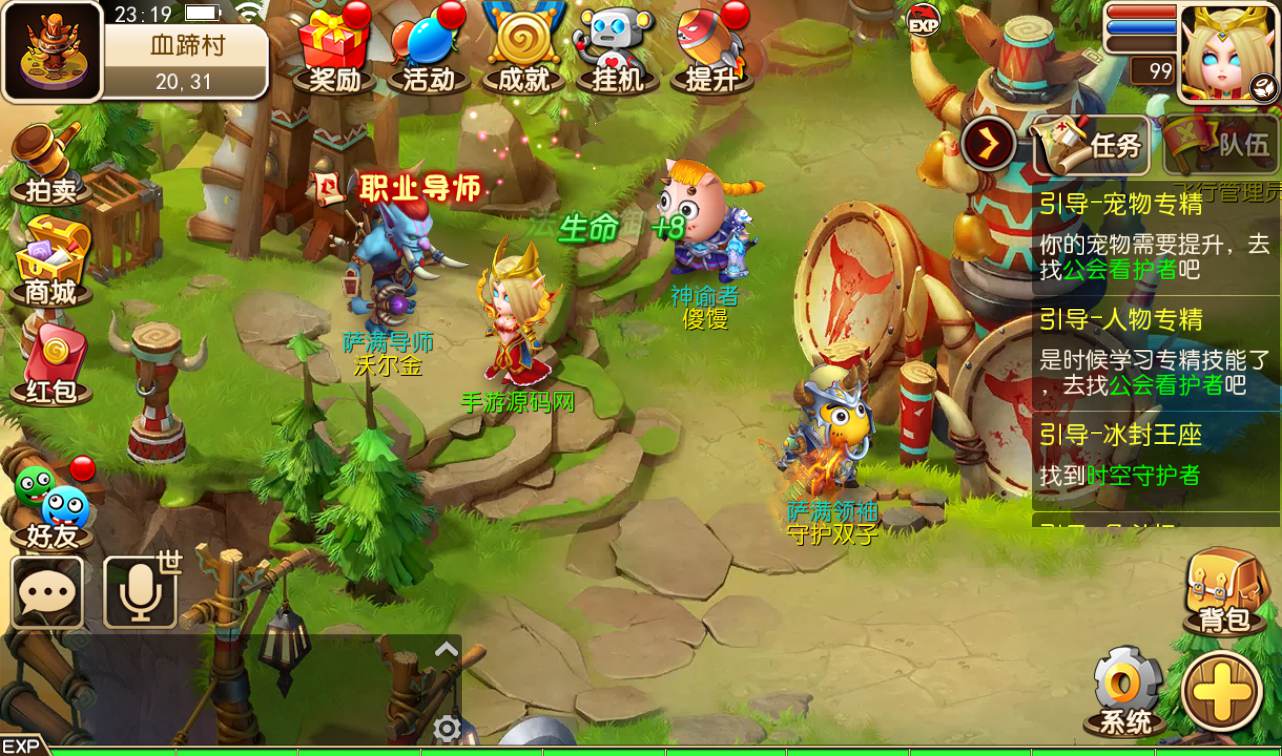Click the EXP progress bar at the bottom
The width and height of the screenshot is (1282, 756).
[x=640, y=748]
